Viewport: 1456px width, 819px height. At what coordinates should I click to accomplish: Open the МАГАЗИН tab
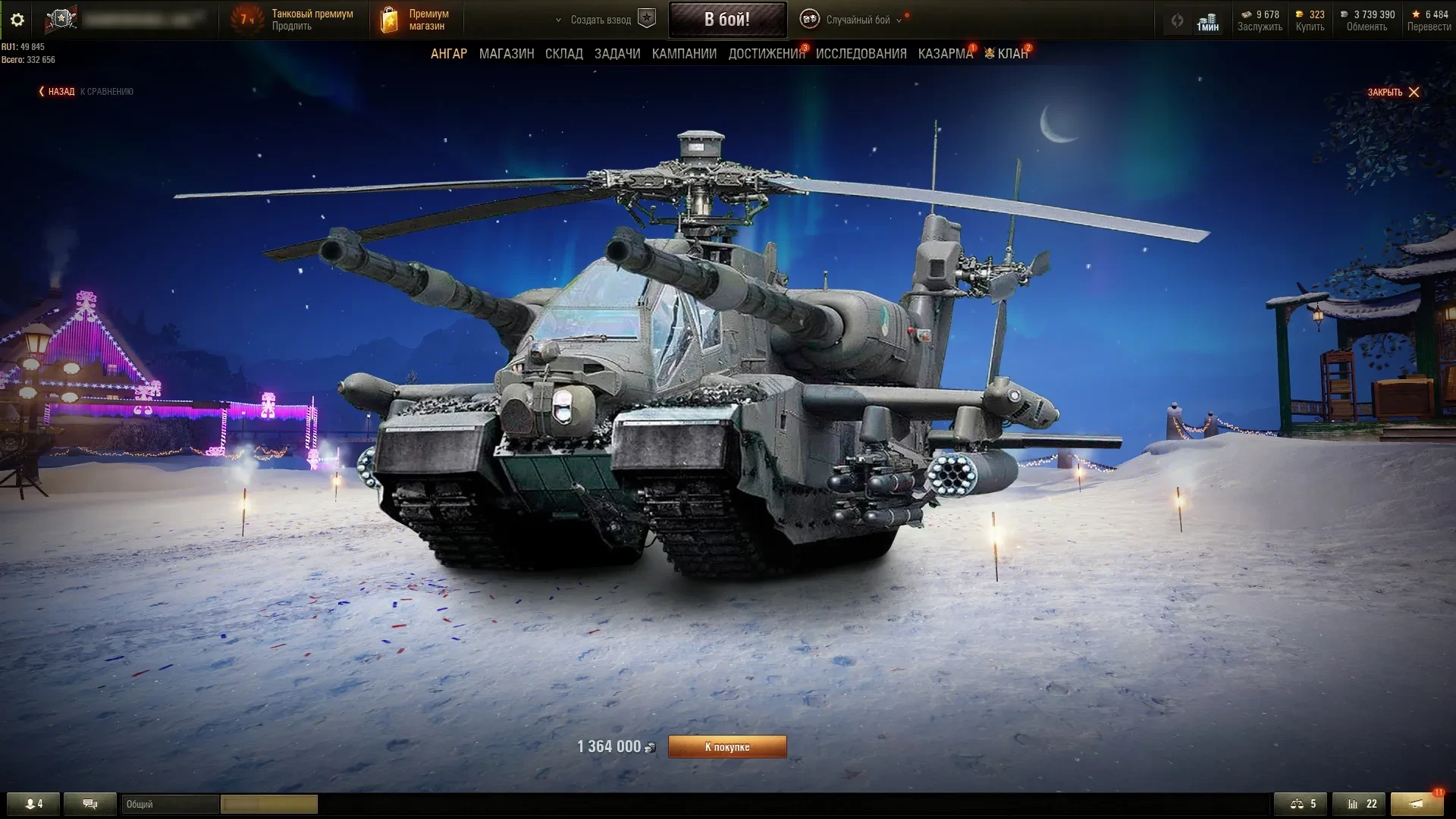point(507,54)
